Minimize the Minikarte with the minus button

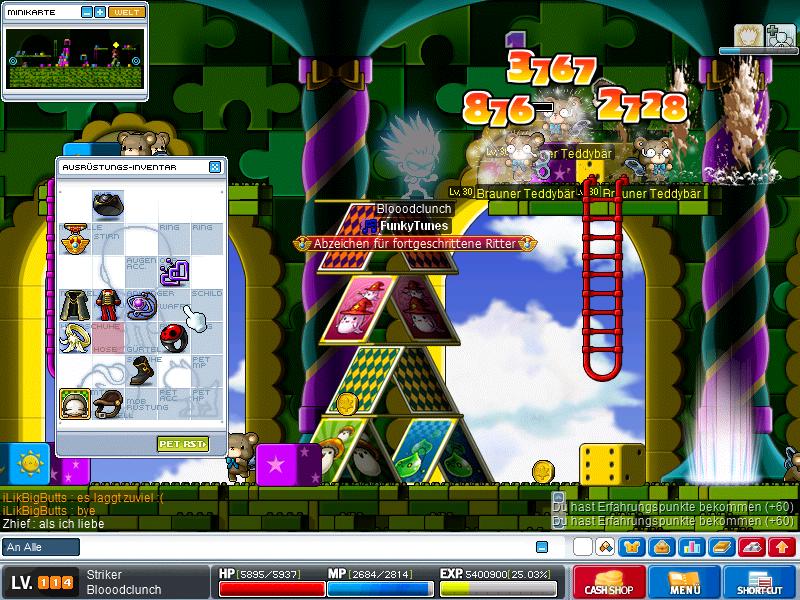coord(86,12)
